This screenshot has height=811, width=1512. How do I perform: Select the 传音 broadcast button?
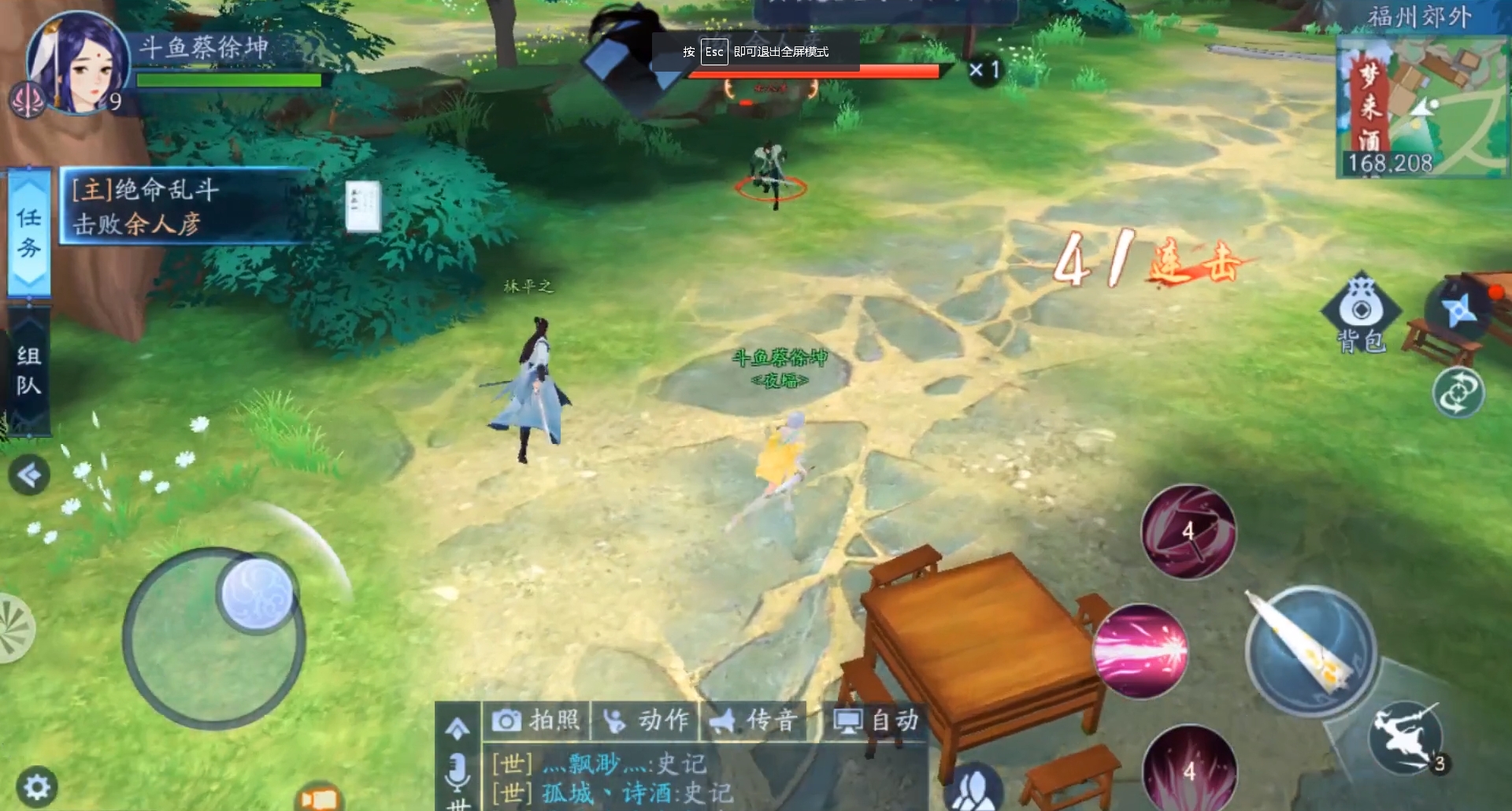coord(754,720)
